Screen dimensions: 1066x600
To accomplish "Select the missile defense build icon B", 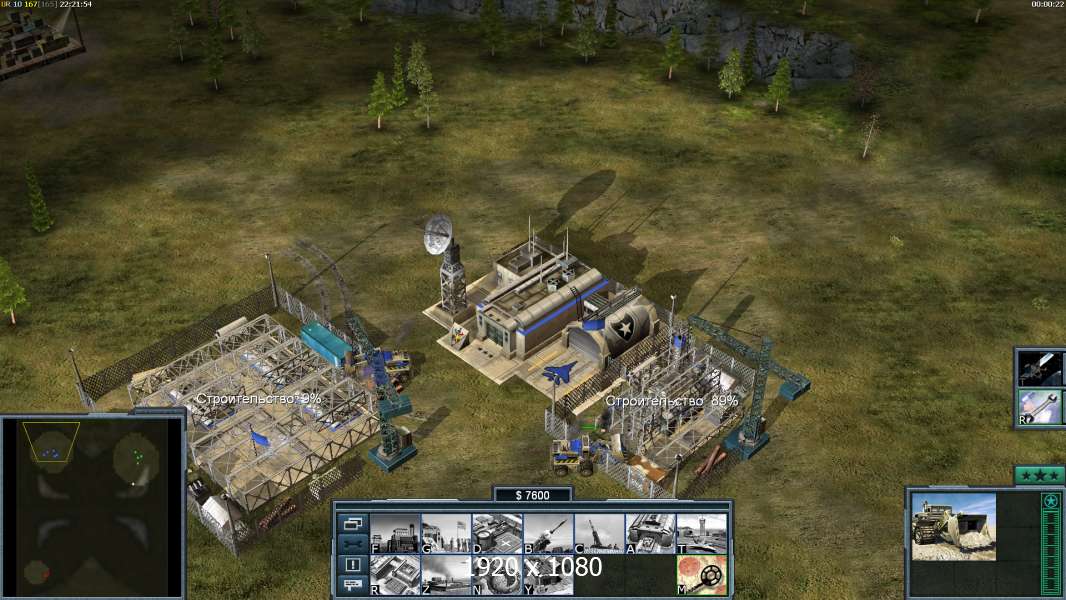I will click(x=548, y=533).
